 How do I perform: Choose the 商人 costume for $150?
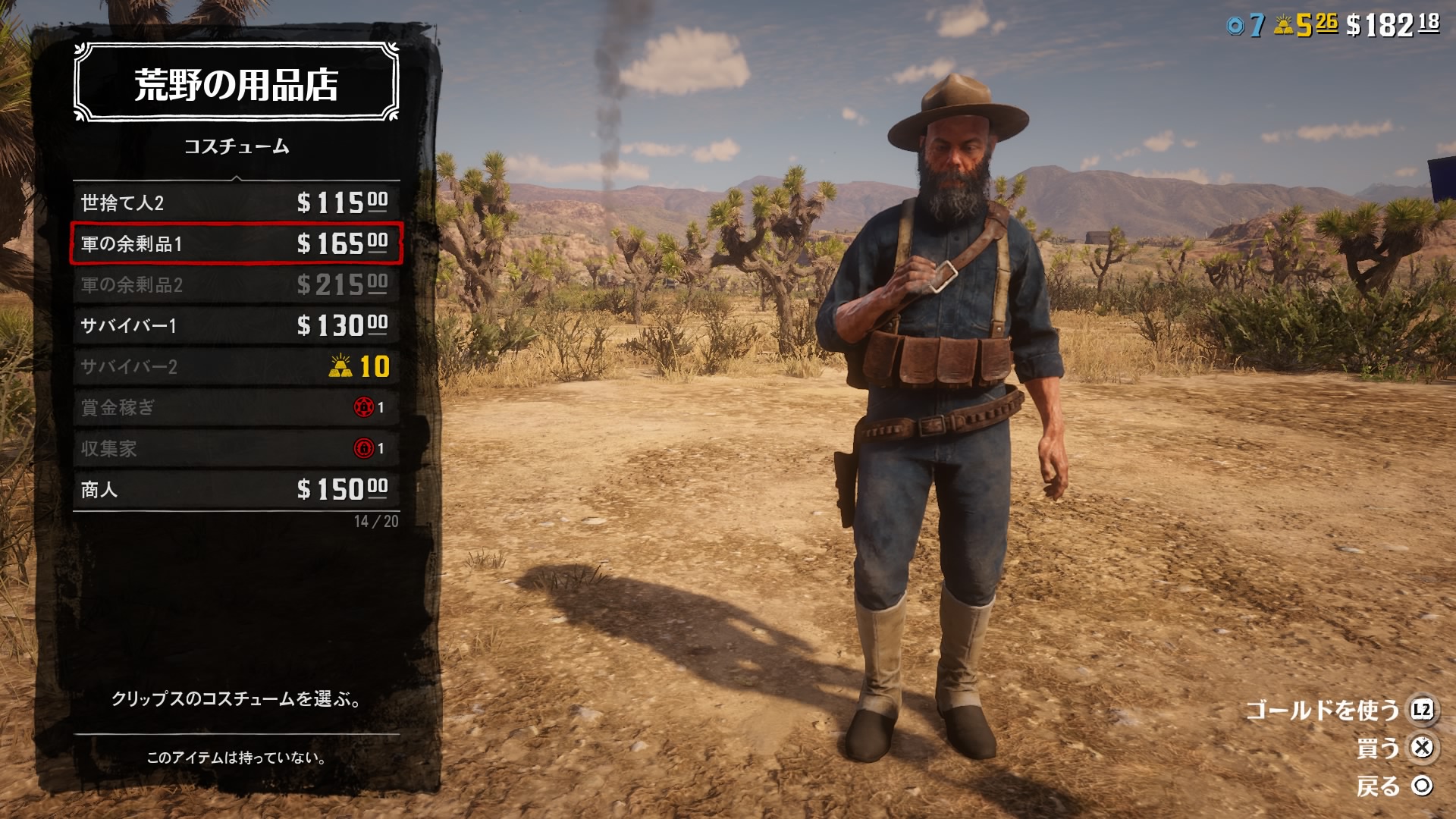tap(236, 489)
